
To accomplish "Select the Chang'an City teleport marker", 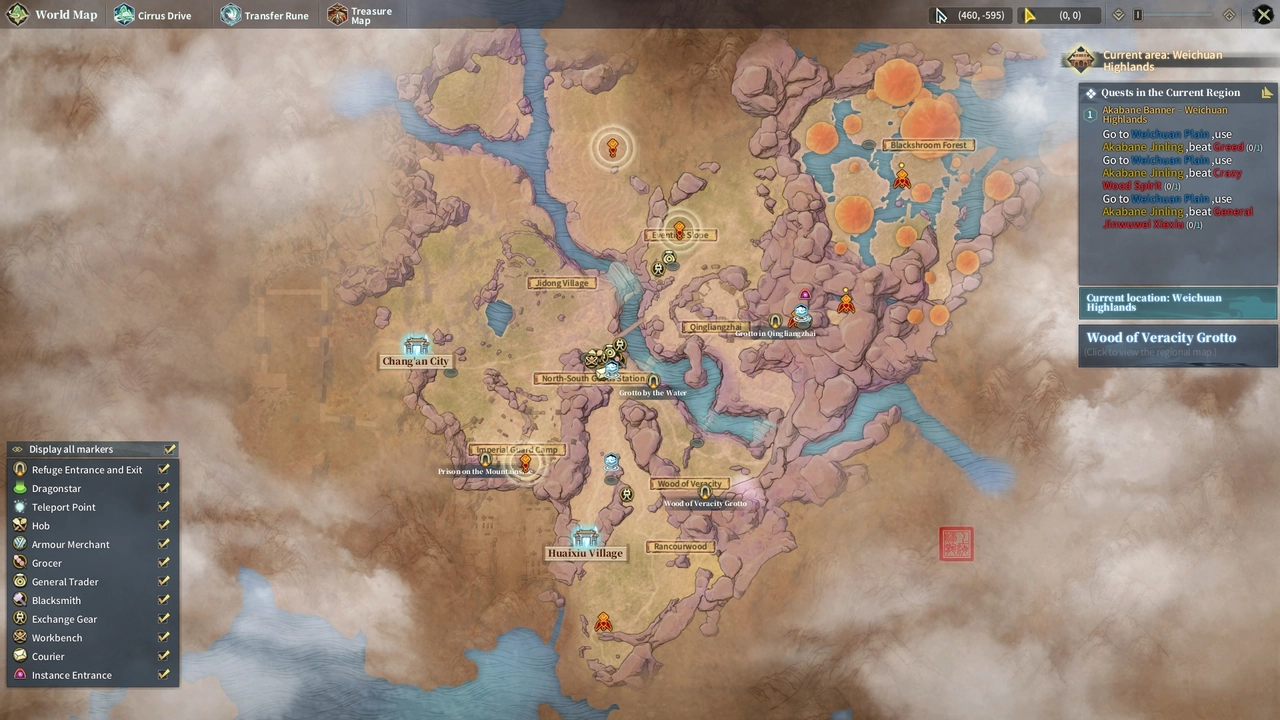I will [x=416, y=347].
